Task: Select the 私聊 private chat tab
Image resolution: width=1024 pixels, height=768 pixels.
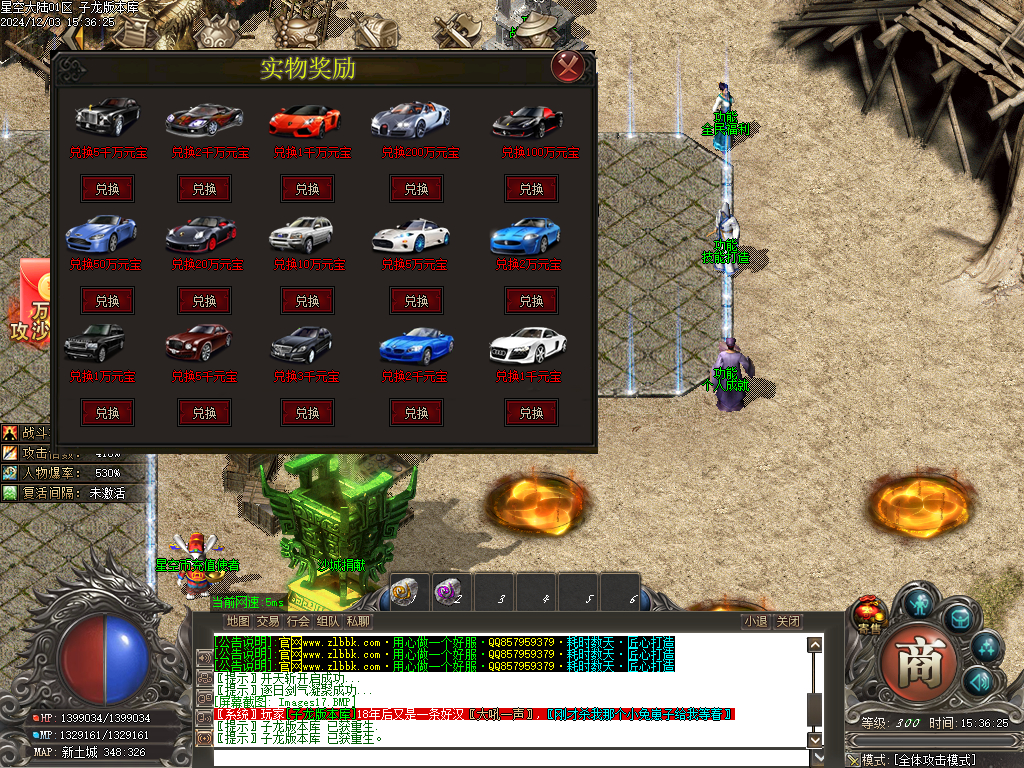Action: (358, 621)
